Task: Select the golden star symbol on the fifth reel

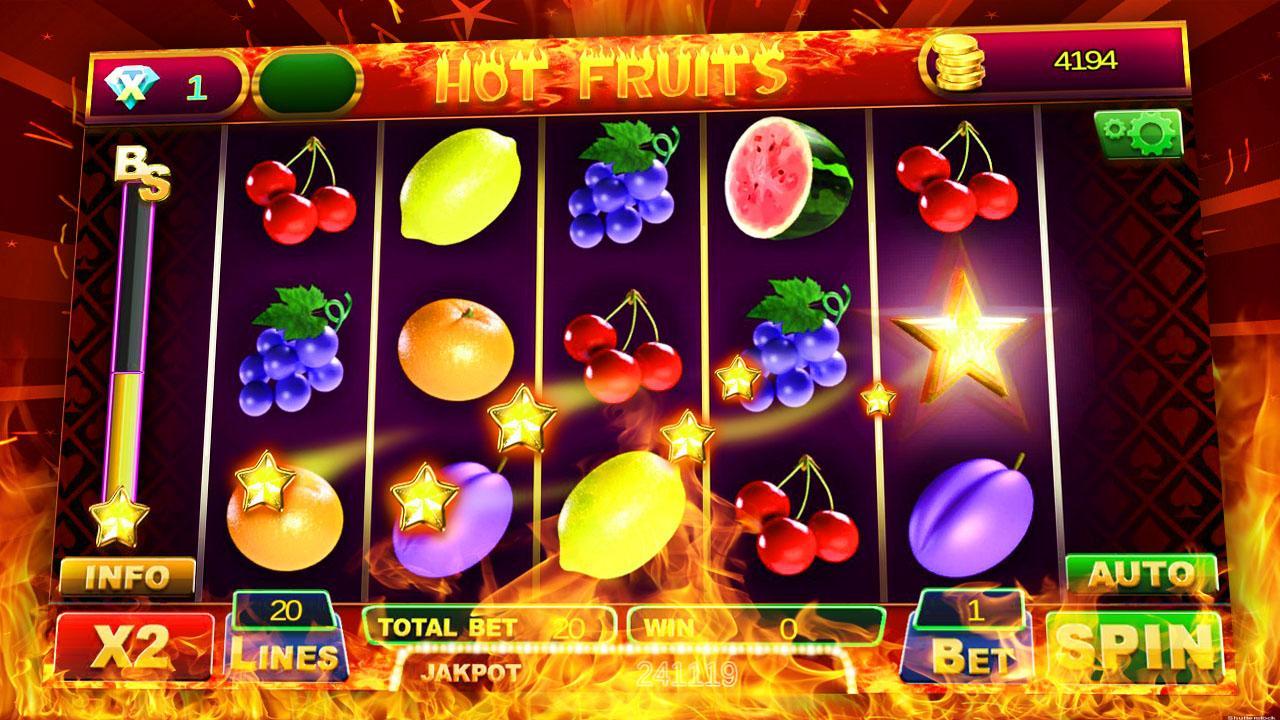Action: tap(962, 345)
